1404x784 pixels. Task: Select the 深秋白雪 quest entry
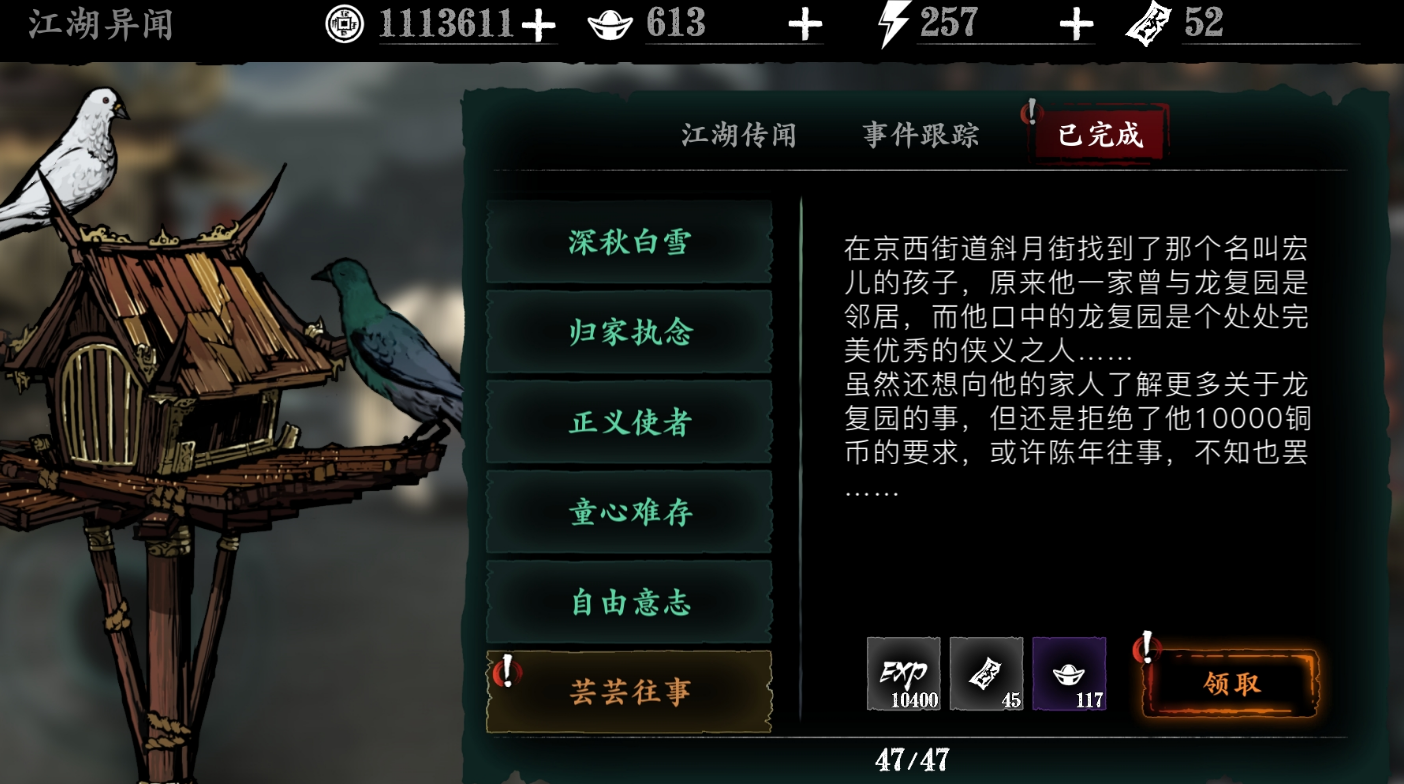coord(628,242)
